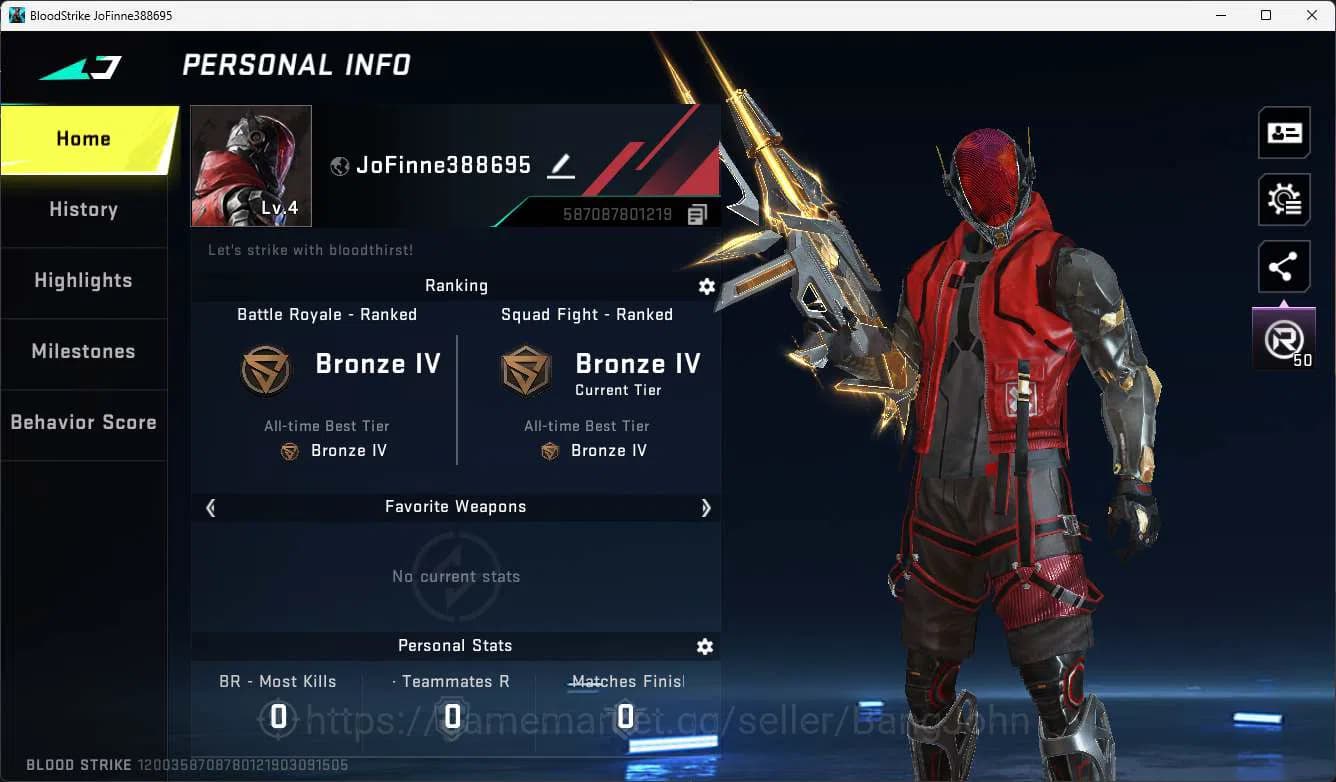The height and width of the screenshot is (782, 1336).
Task: Select the R redeem icon showing 50
Action: [x=1284, y=338]
